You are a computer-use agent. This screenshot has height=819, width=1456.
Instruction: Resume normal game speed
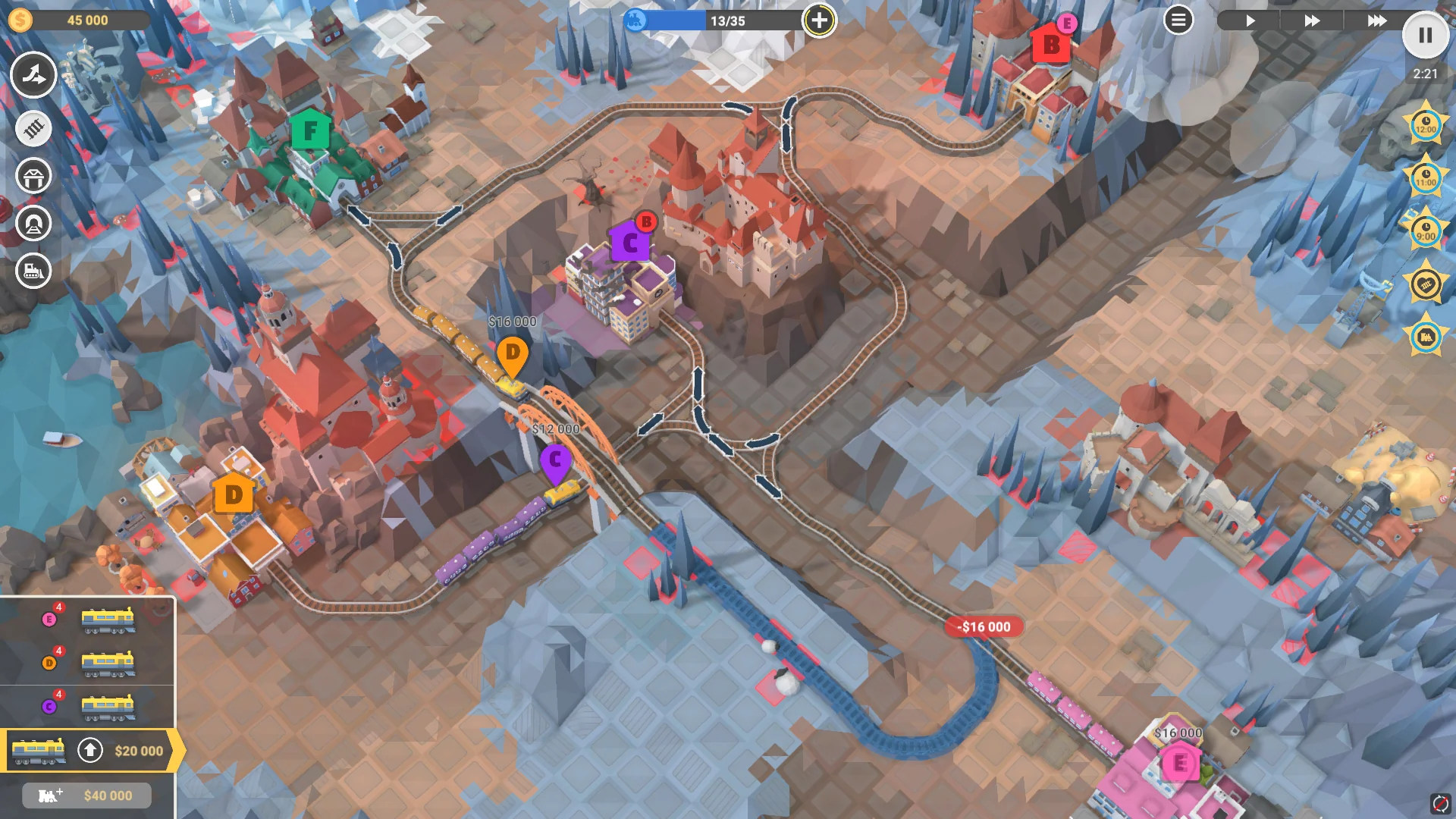(x=1251, y=21)
